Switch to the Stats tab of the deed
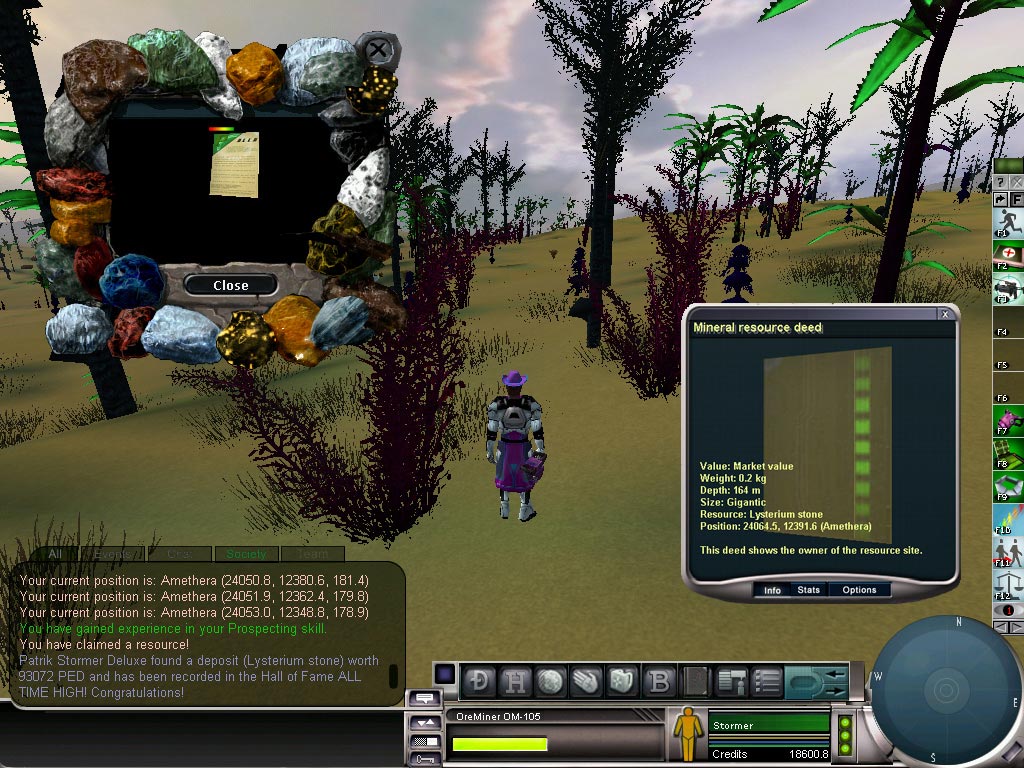This screenshot has height=768, width=1024. (x=808, y=590)
